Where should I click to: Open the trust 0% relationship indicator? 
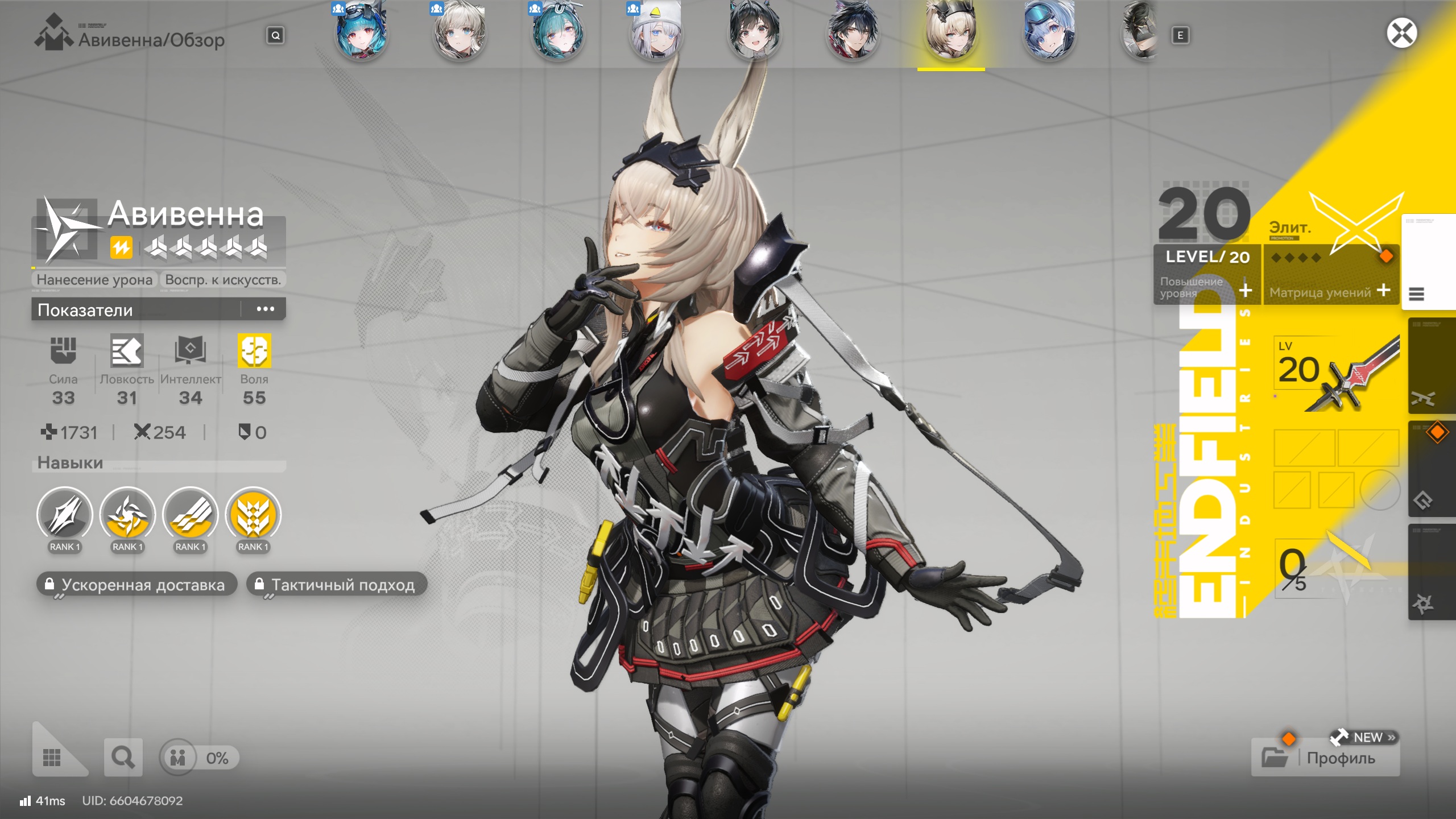pos(198,757)
